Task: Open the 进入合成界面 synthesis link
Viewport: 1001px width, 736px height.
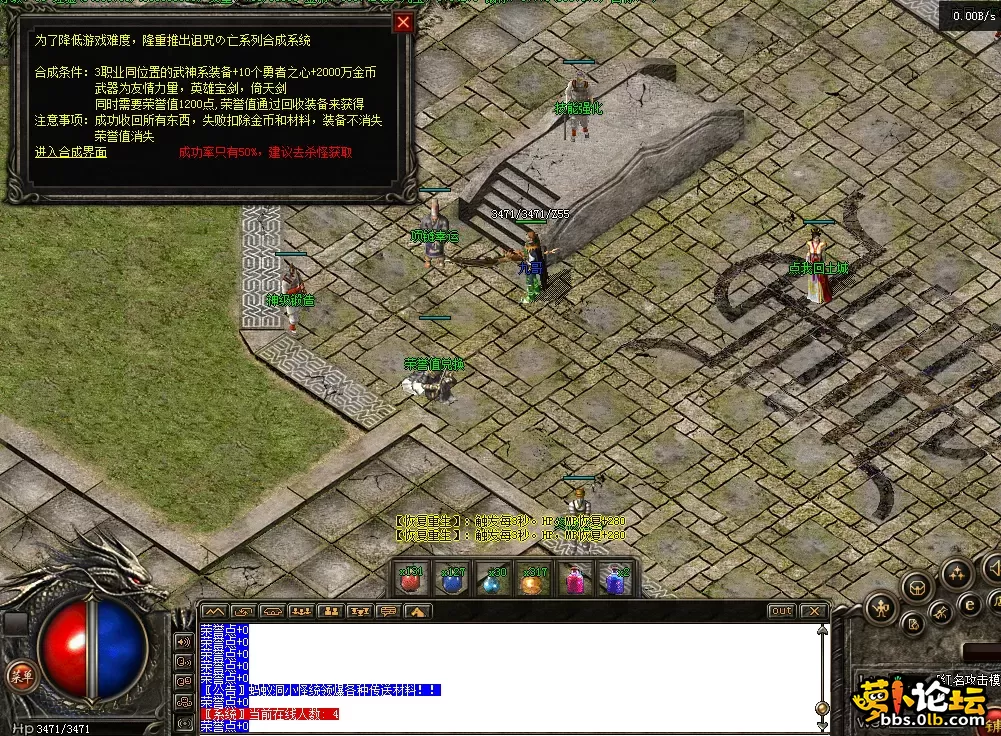Action: coord(70,152)
